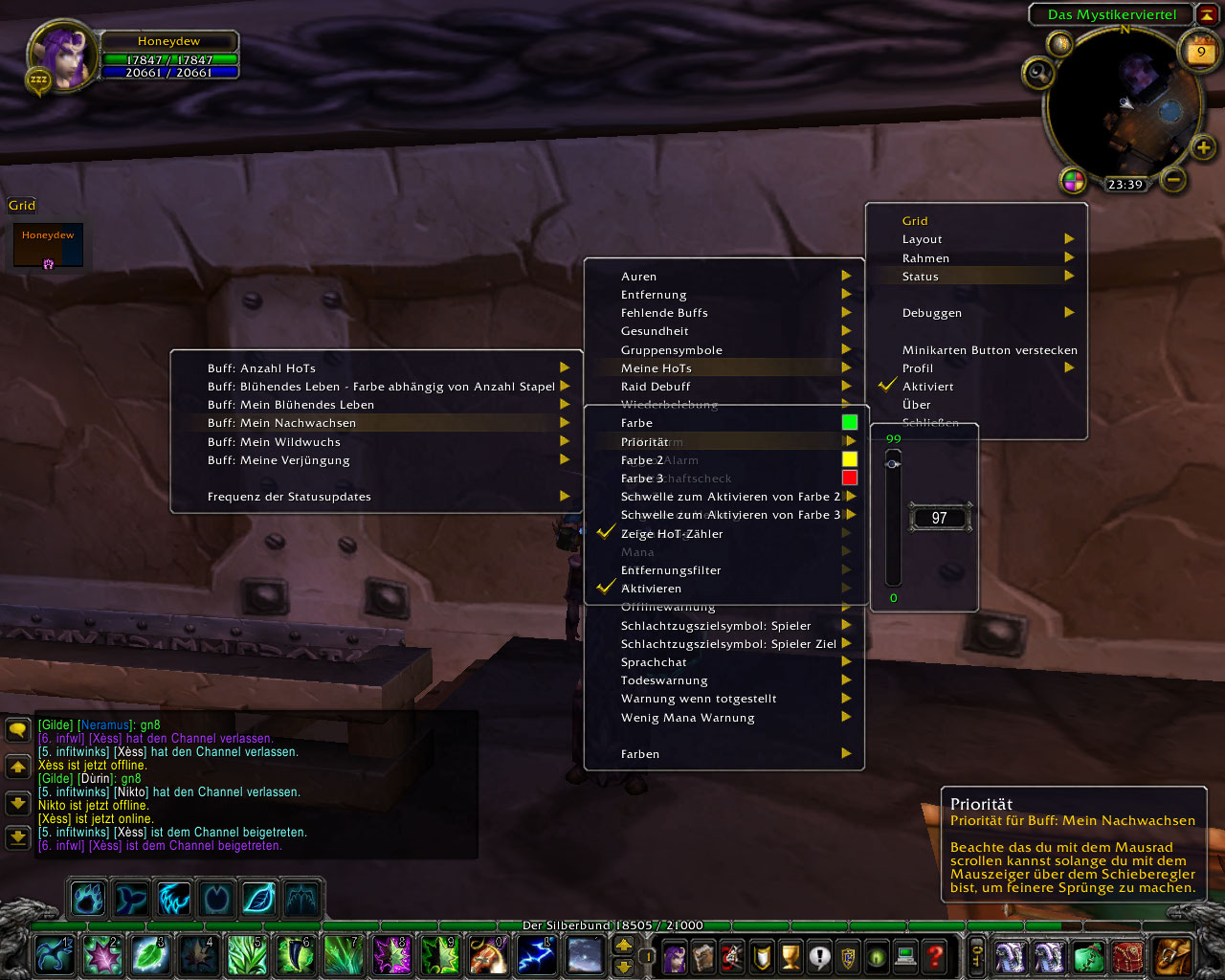This screenshot has width=1225, height=980.
Task: Open the Todeswarnung status submenu
Action: [664, 680]
